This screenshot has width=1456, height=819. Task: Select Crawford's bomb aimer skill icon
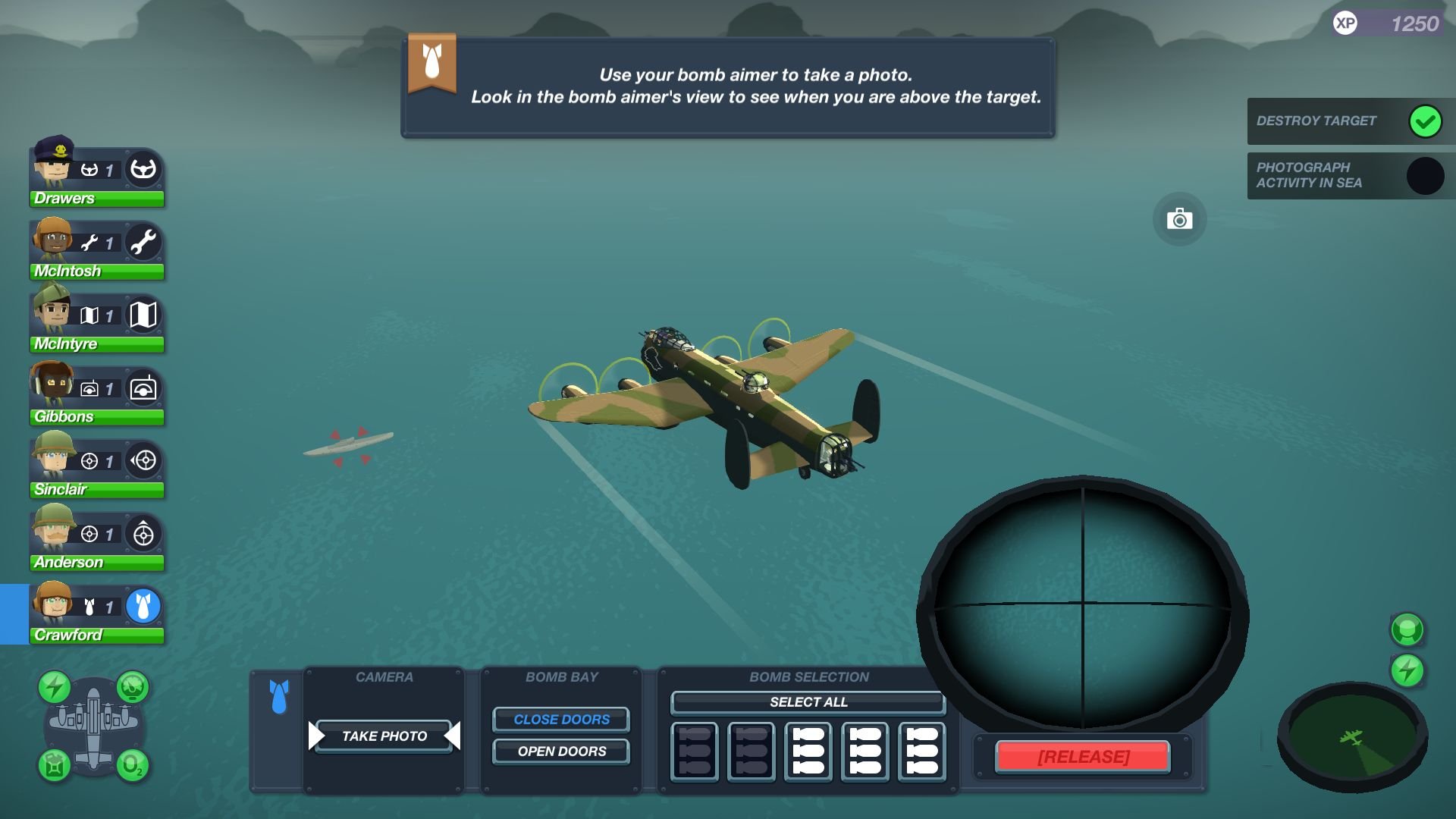point(143,607)
